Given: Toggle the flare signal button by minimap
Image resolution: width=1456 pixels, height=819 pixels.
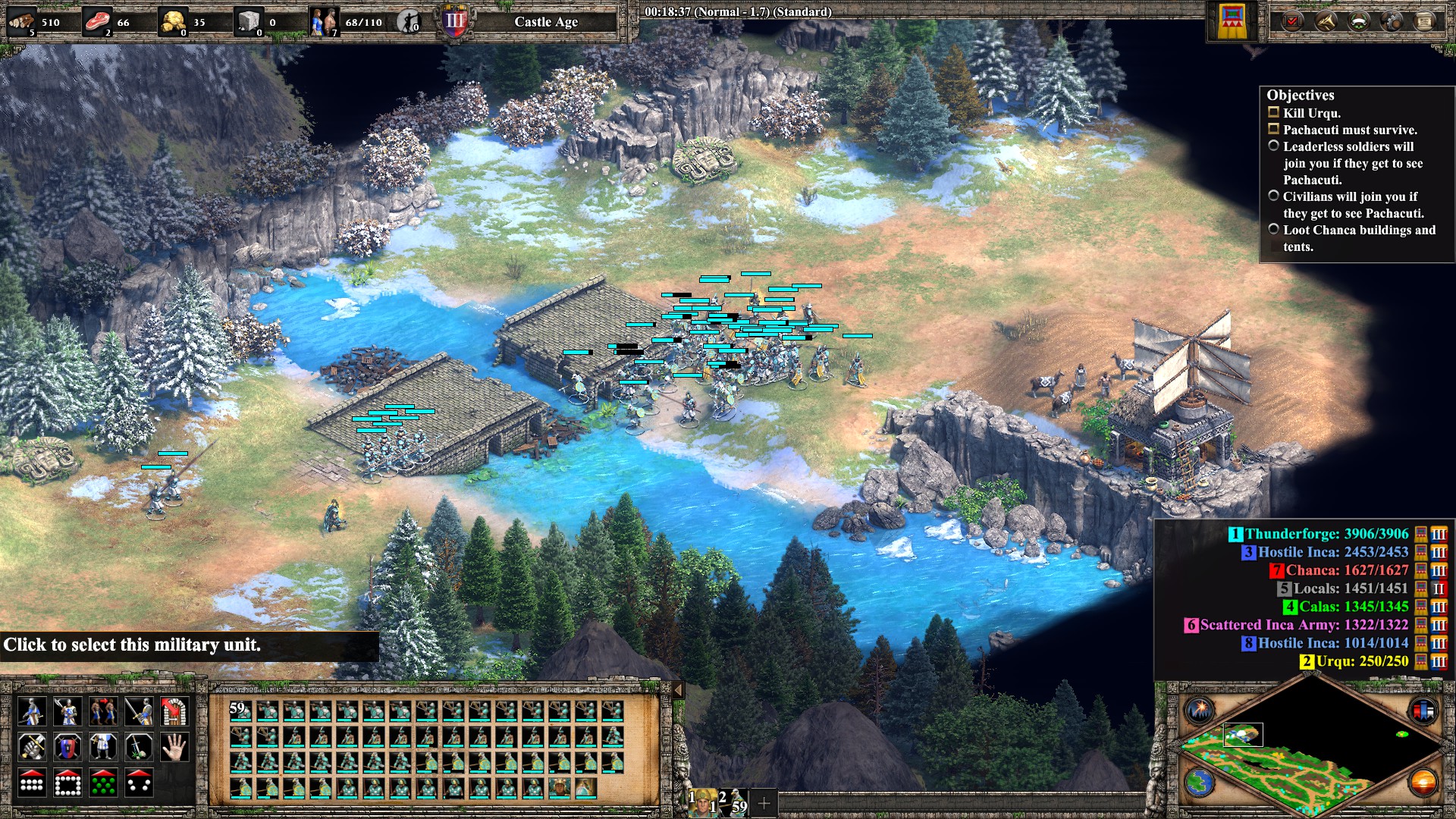Looking at the screenshot, I should point(1200,711).
